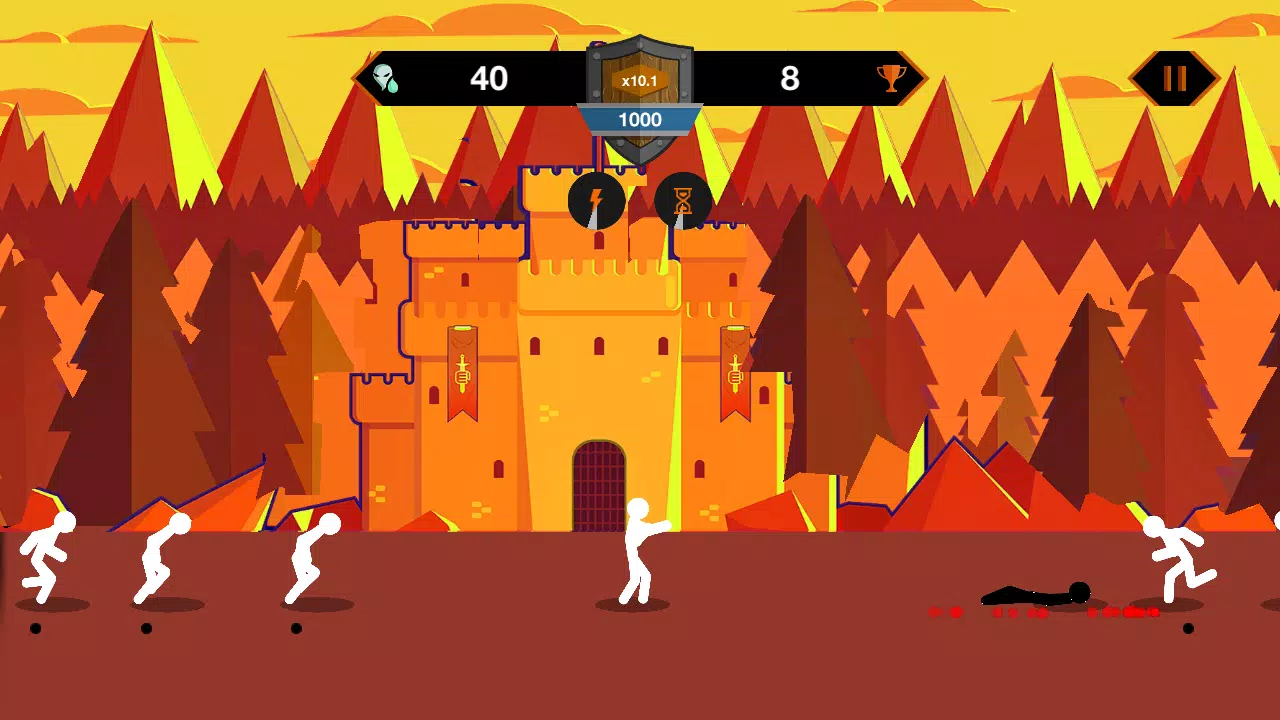
Task: Select the stickman standing at the castle gate
Action: pyautogui.click(x=638, y=550)
